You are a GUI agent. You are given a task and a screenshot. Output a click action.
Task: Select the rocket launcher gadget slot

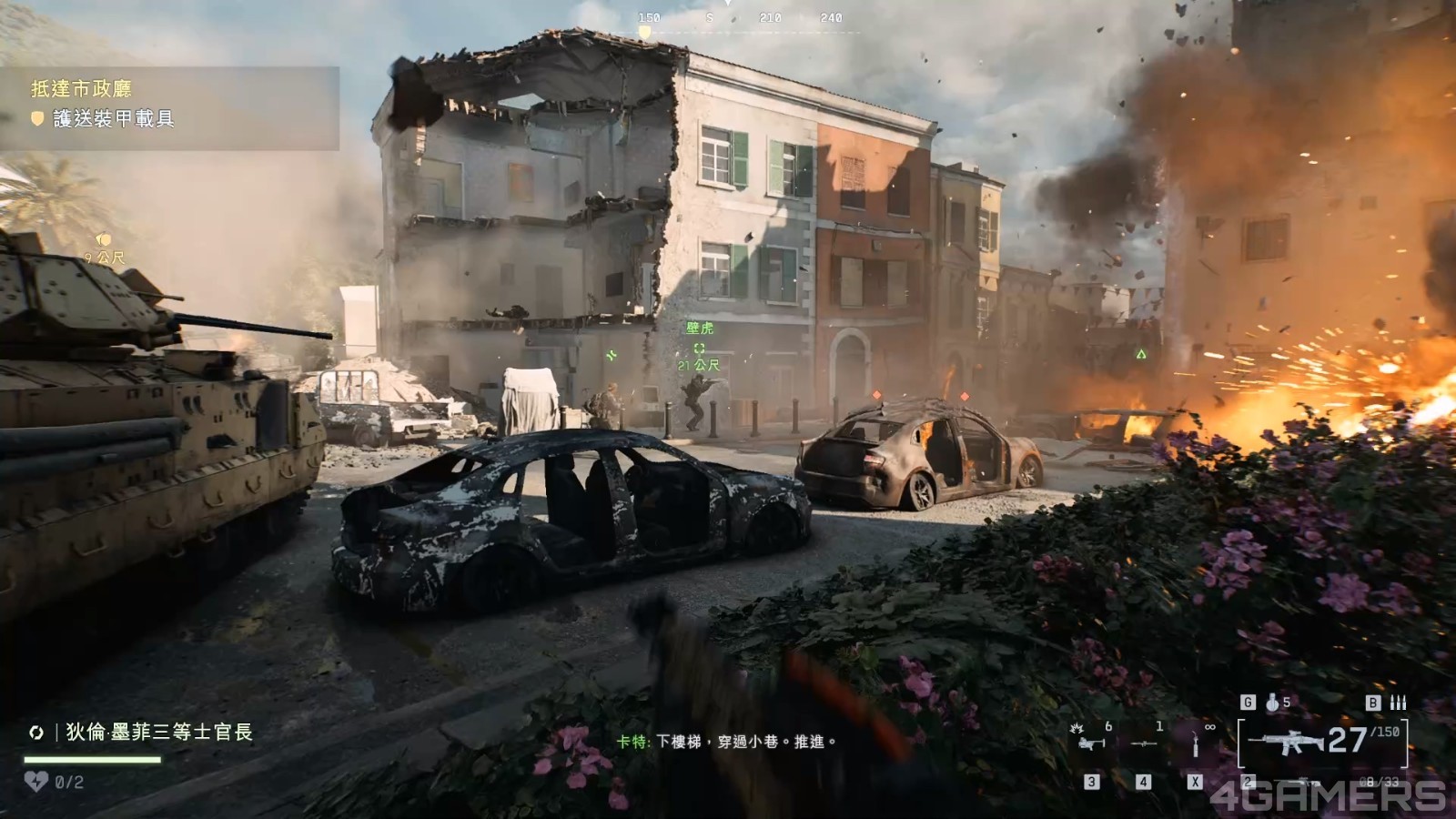pyautogui.click(x=1144, y=743)
